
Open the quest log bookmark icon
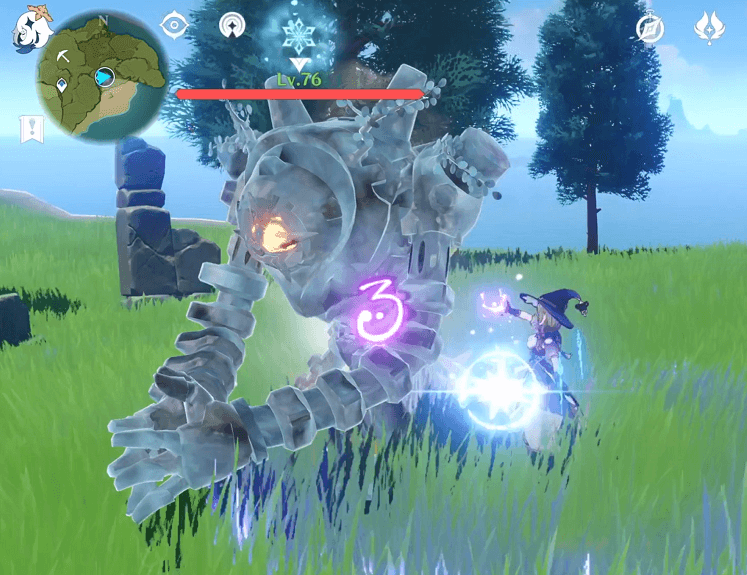click(x=31, y=128)
